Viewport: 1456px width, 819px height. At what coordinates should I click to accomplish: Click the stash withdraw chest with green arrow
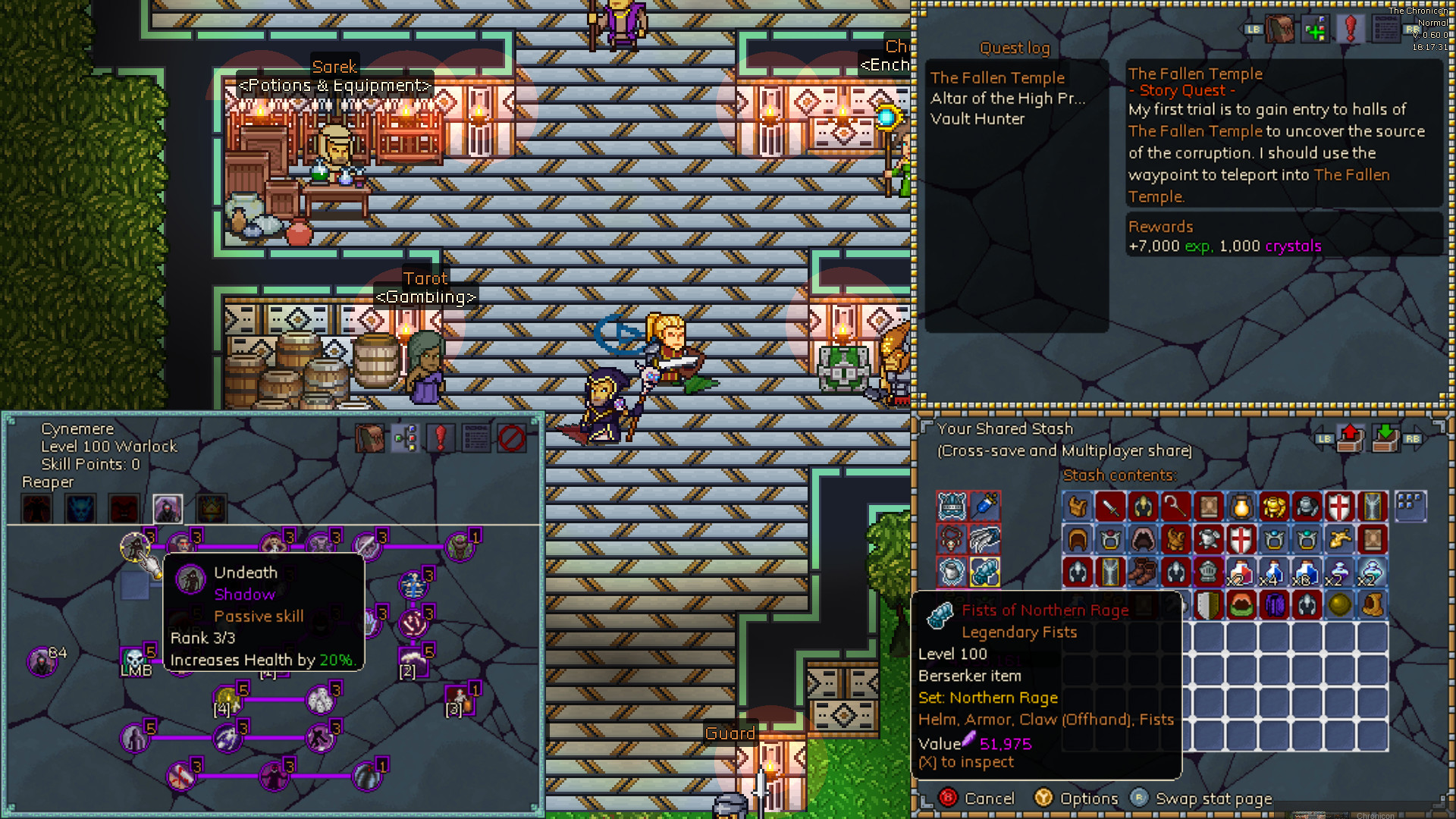tap(1385, 438)
